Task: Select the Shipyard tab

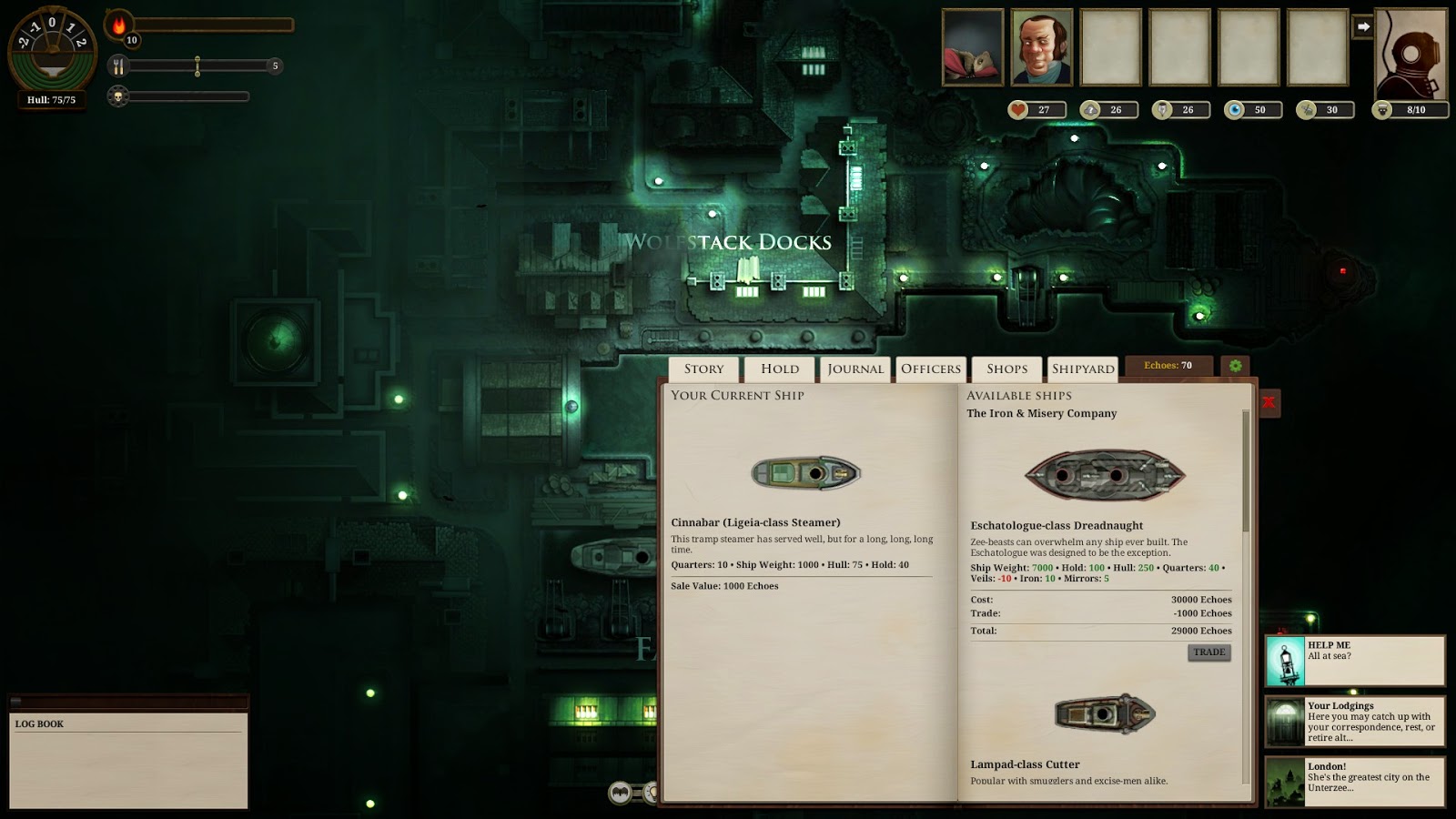Action: (1083, 369)
